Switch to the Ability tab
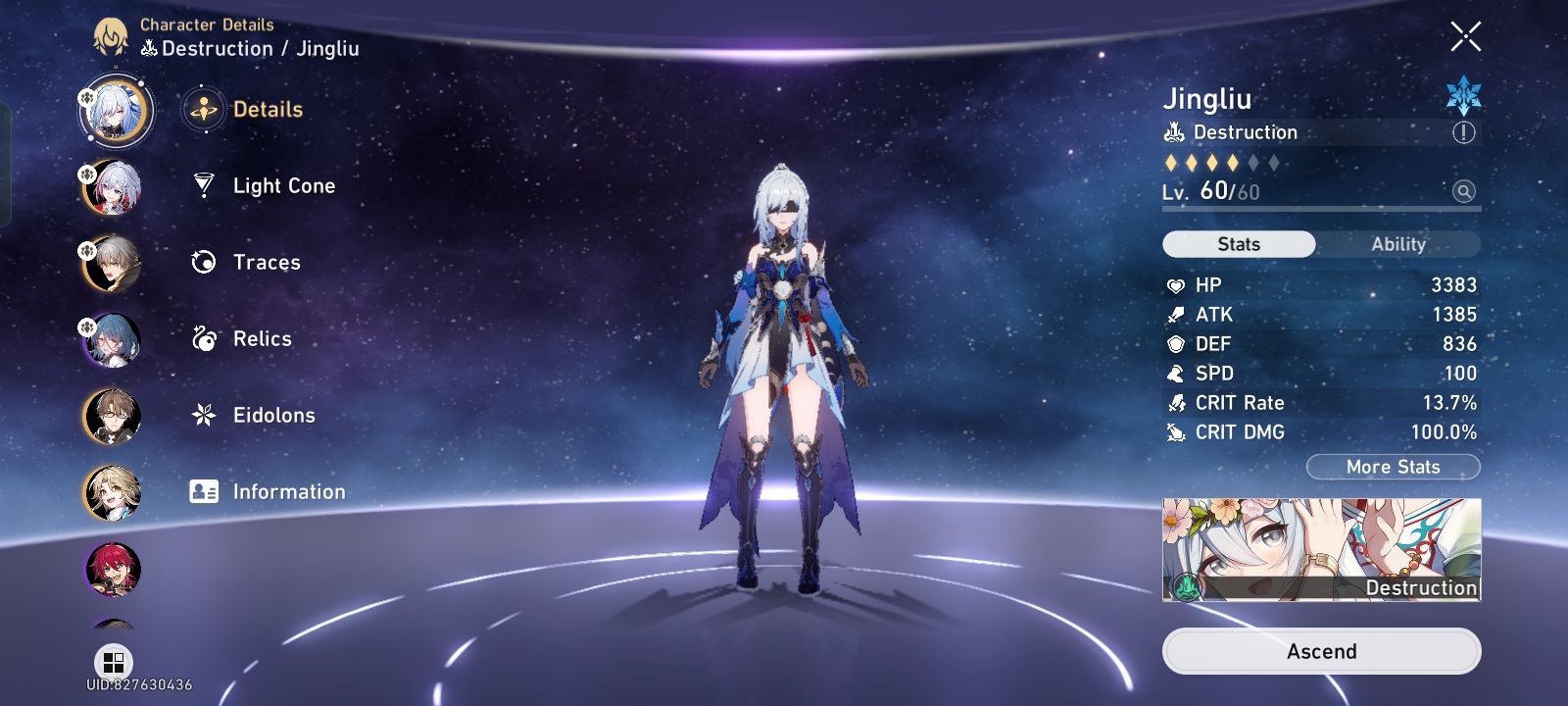This screenshot has height=706, width=1568. click(1398, 244)
